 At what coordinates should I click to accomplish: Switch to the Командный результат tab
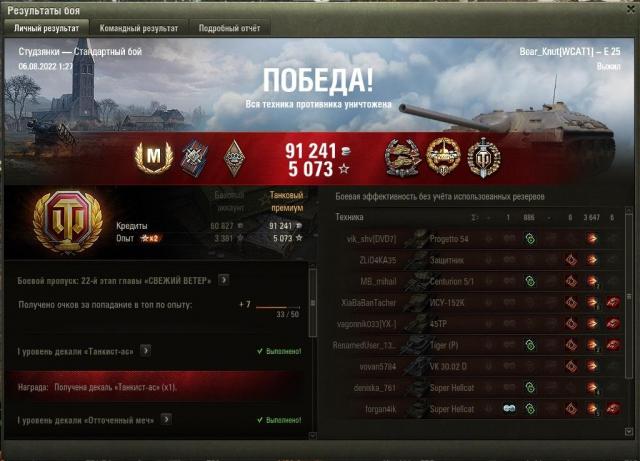click(x=139, y=29)
